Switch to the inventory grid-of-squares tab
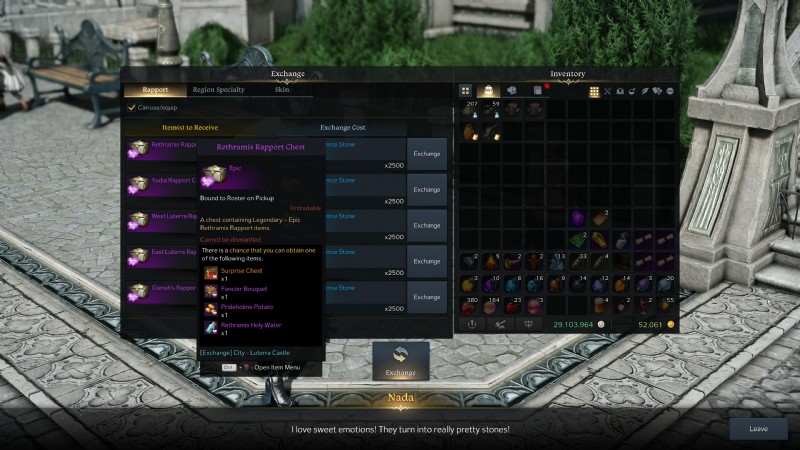Screen dimensions: 800x450 point(466,91)
